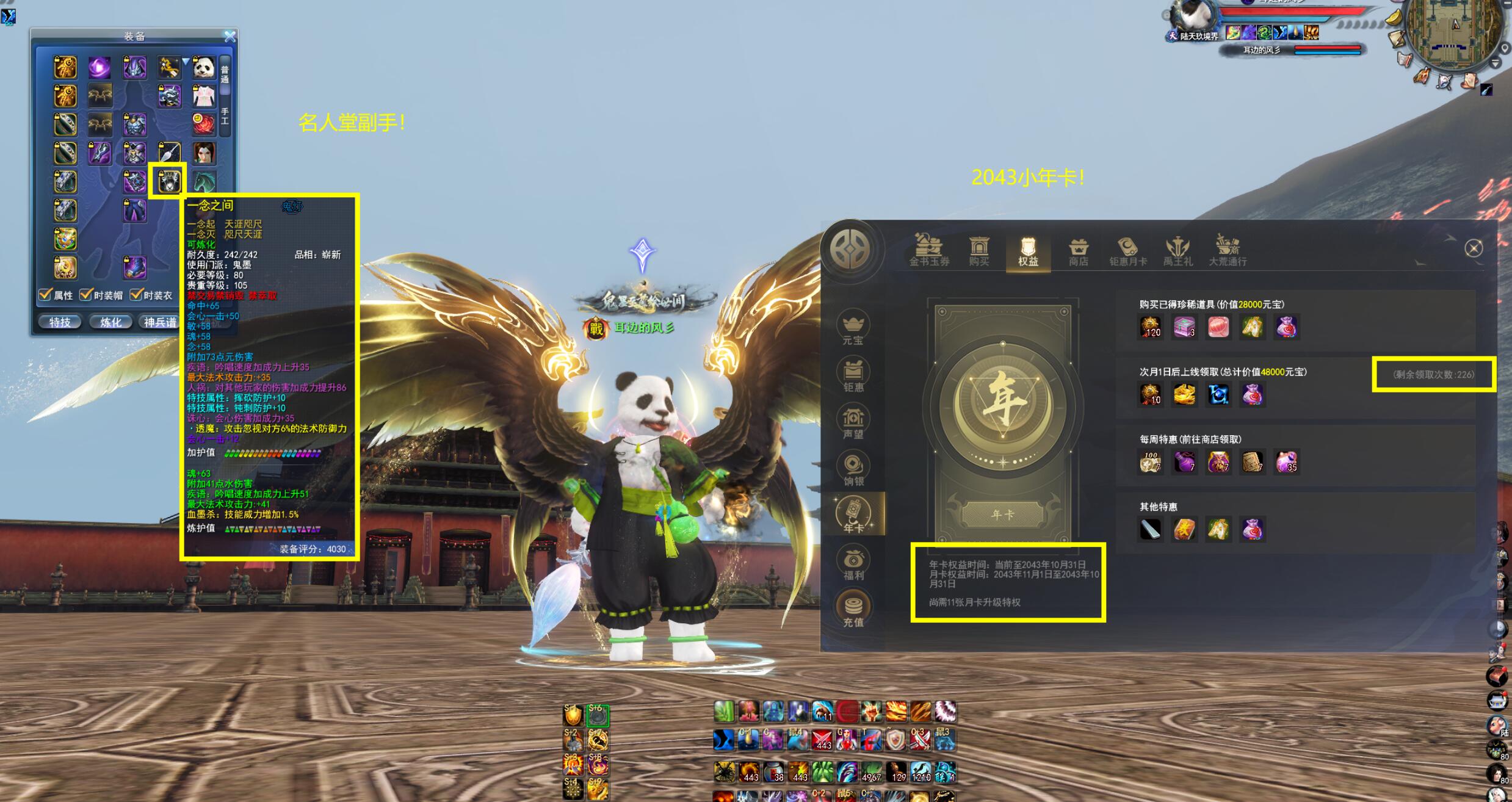This screenshot has height=802, width=1512.
Task: Select the panda head equipment slot
Action: (204, 68)
